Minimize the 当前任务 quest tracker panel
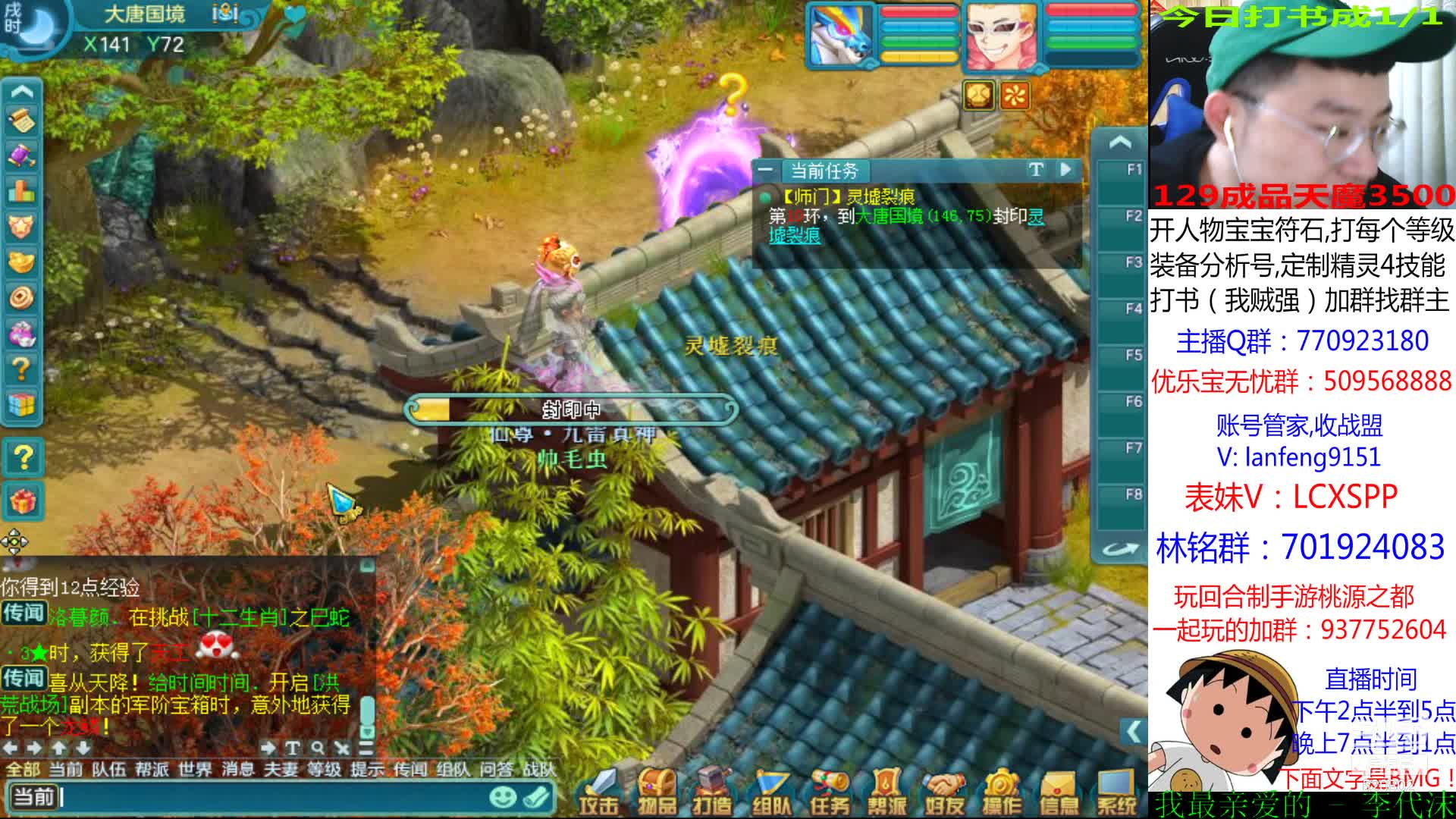Screen dimensions: 1456x819 [766, 170]
